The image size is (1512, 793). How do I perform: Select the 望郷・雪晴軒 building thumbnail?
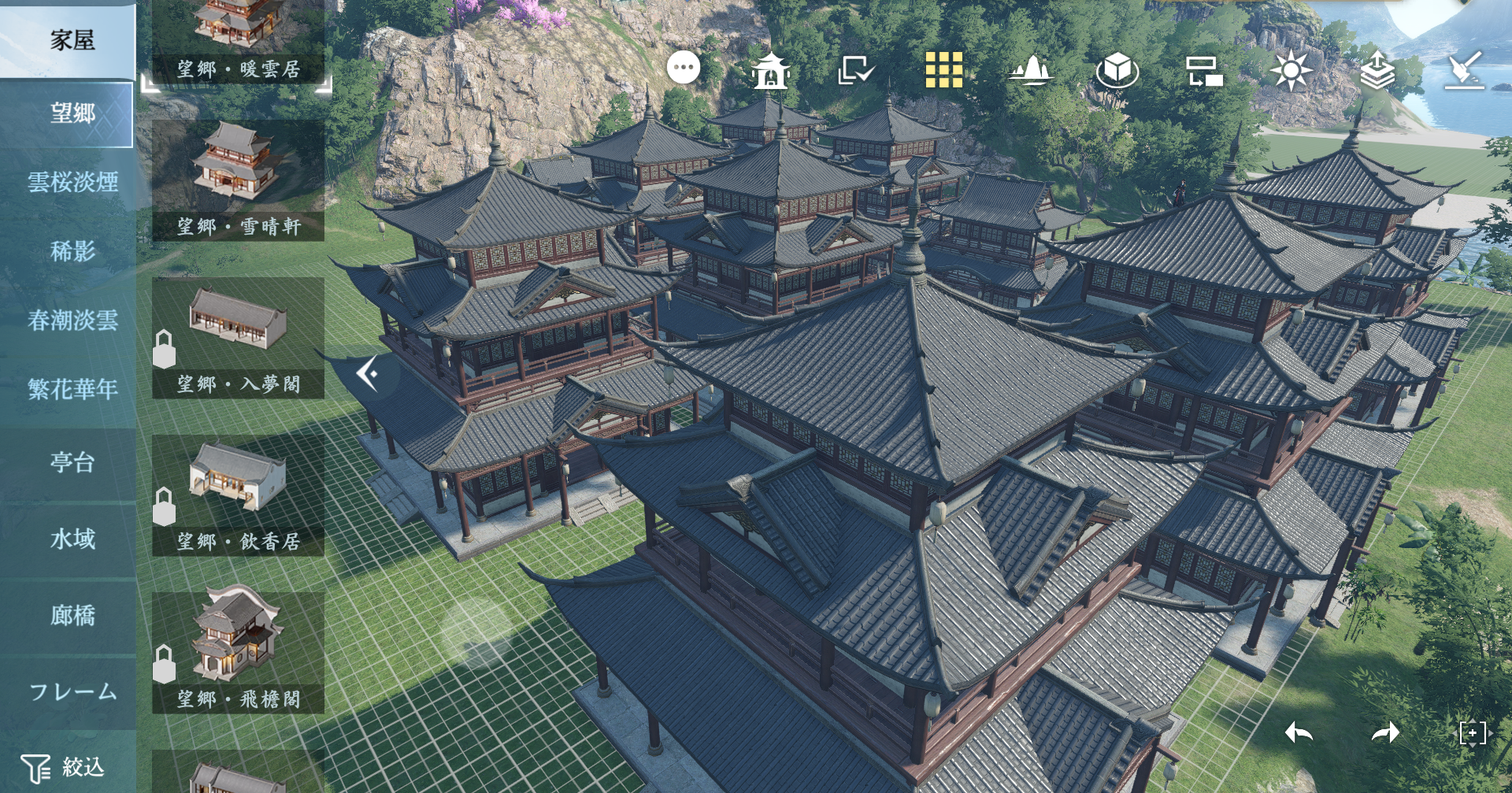pos(235,175)
